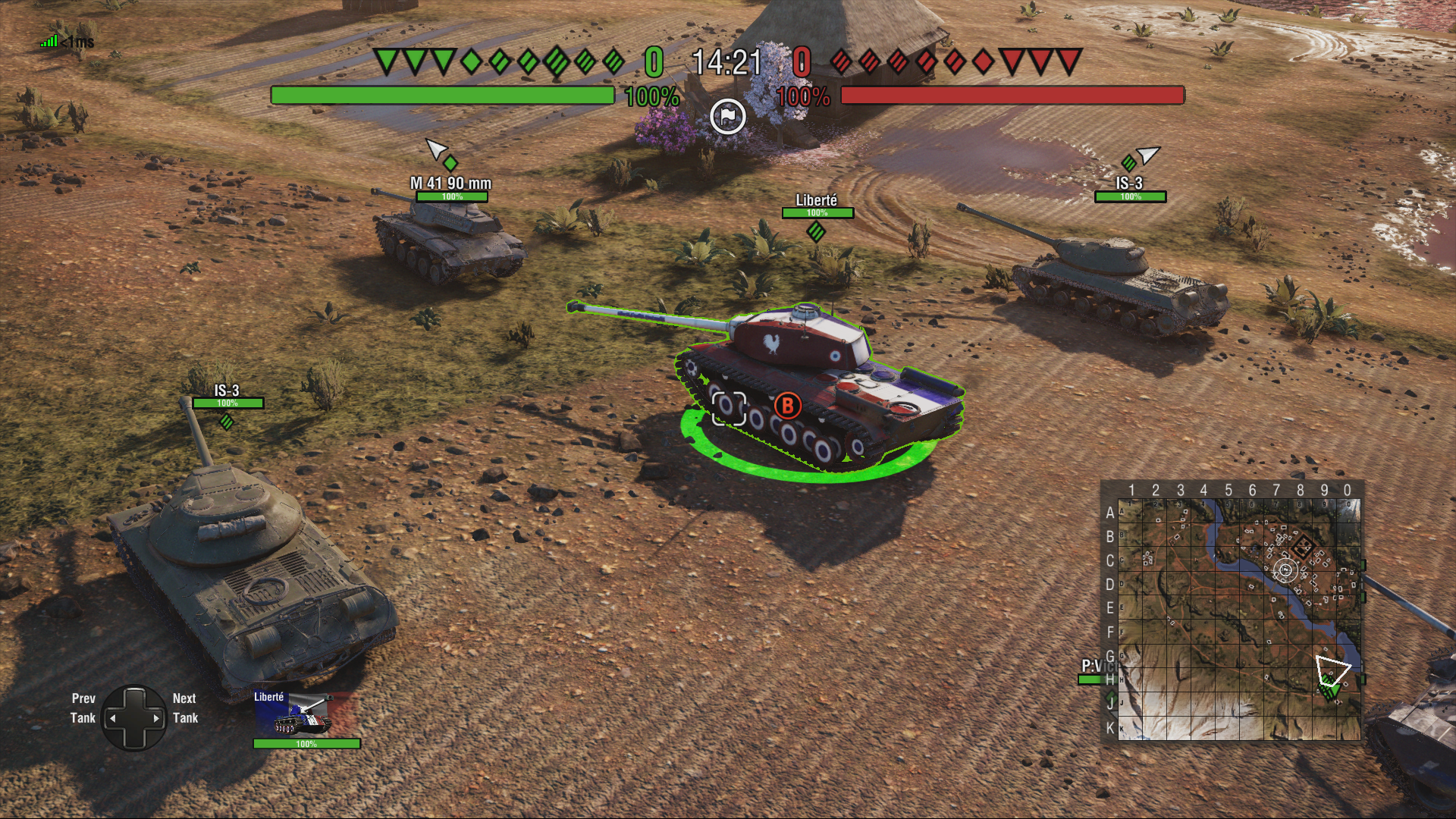Click the Next Tank label text
This screenshot has width=1456, height=819.
tap(184, 709)
